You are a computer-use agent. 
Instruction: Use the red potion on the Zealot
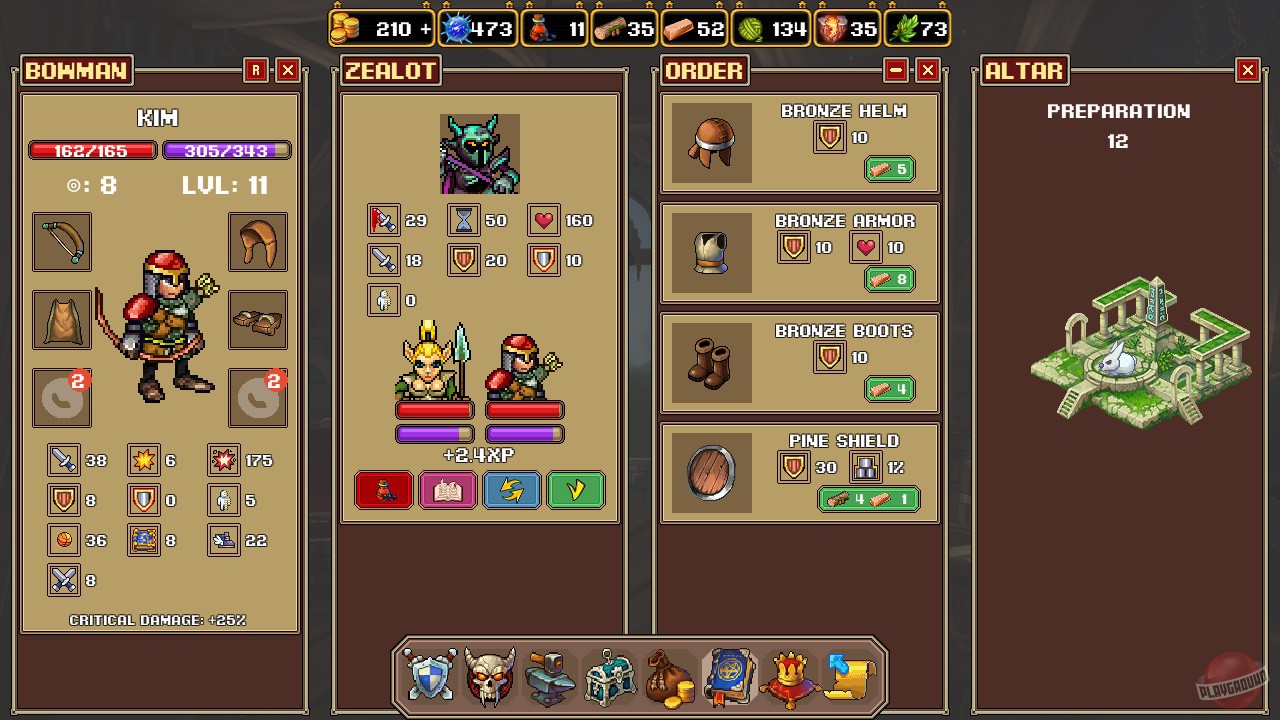coord(384,489)
